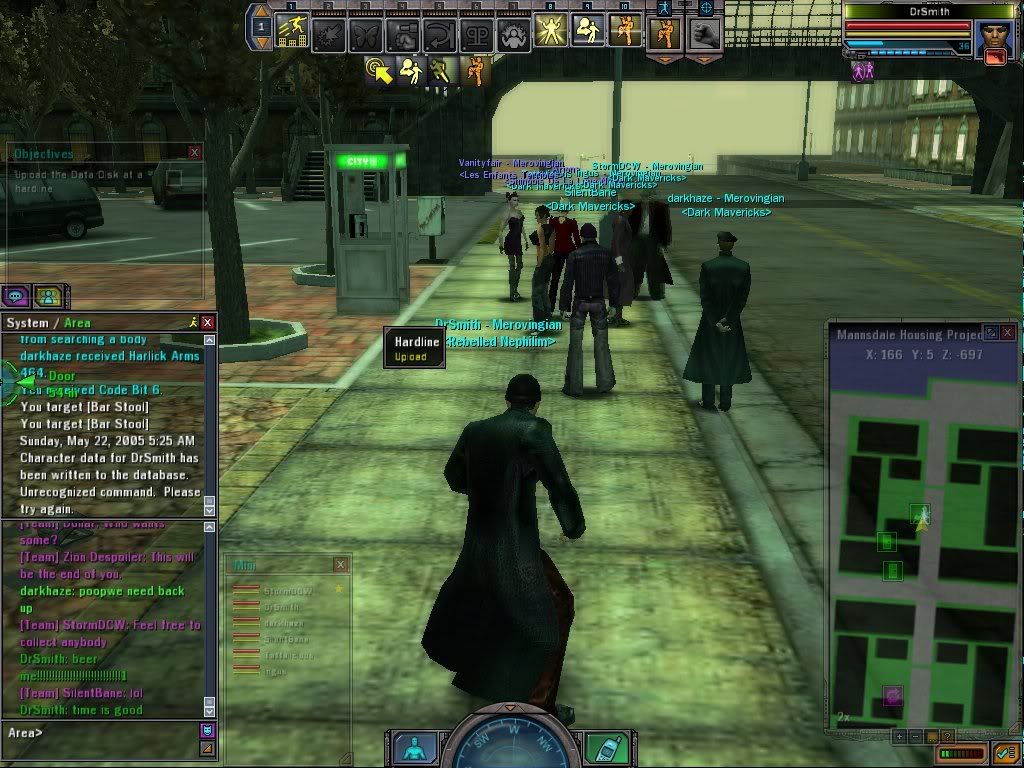Image resolution: width=1024 pixels, height=768 pixels.
Task: Open the checklist icon in bottom-right corner
Action: (1005, 752)
